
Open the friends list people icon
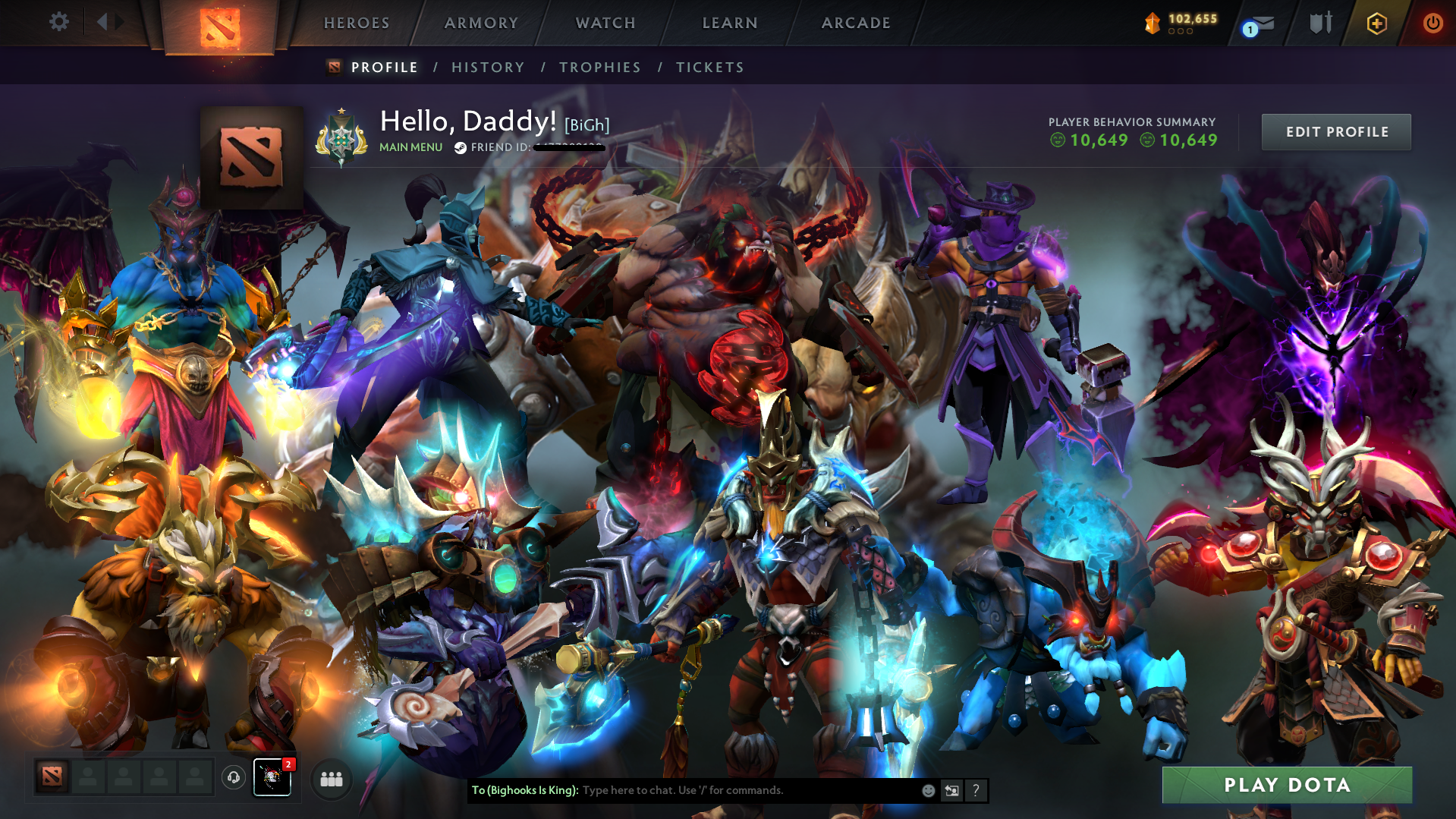click(x=330, y=779)
